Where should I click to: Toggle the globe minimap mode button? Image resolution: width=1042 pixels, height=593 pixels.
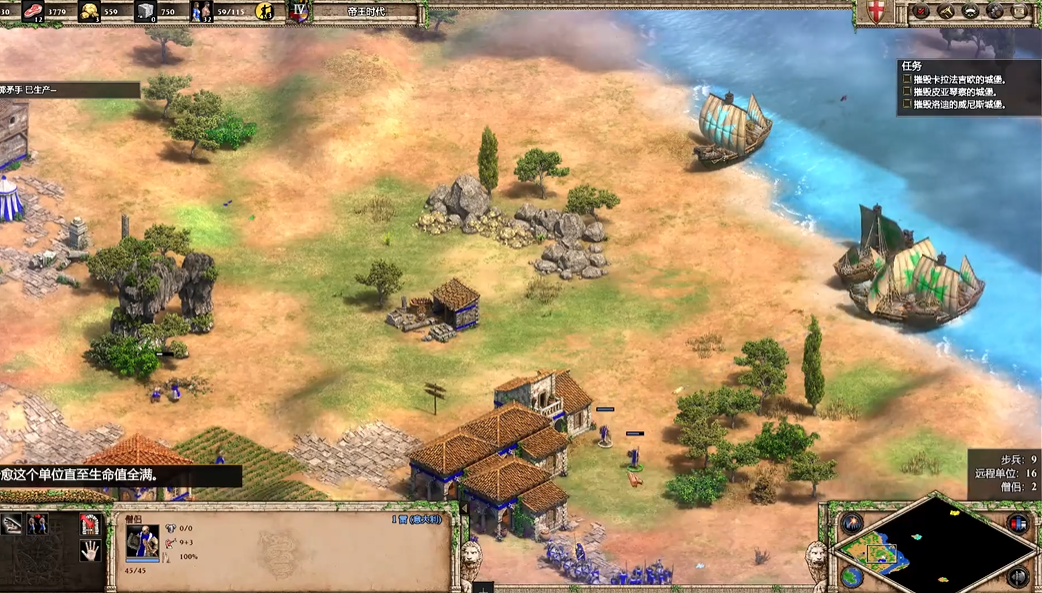(x=852, y=576)
